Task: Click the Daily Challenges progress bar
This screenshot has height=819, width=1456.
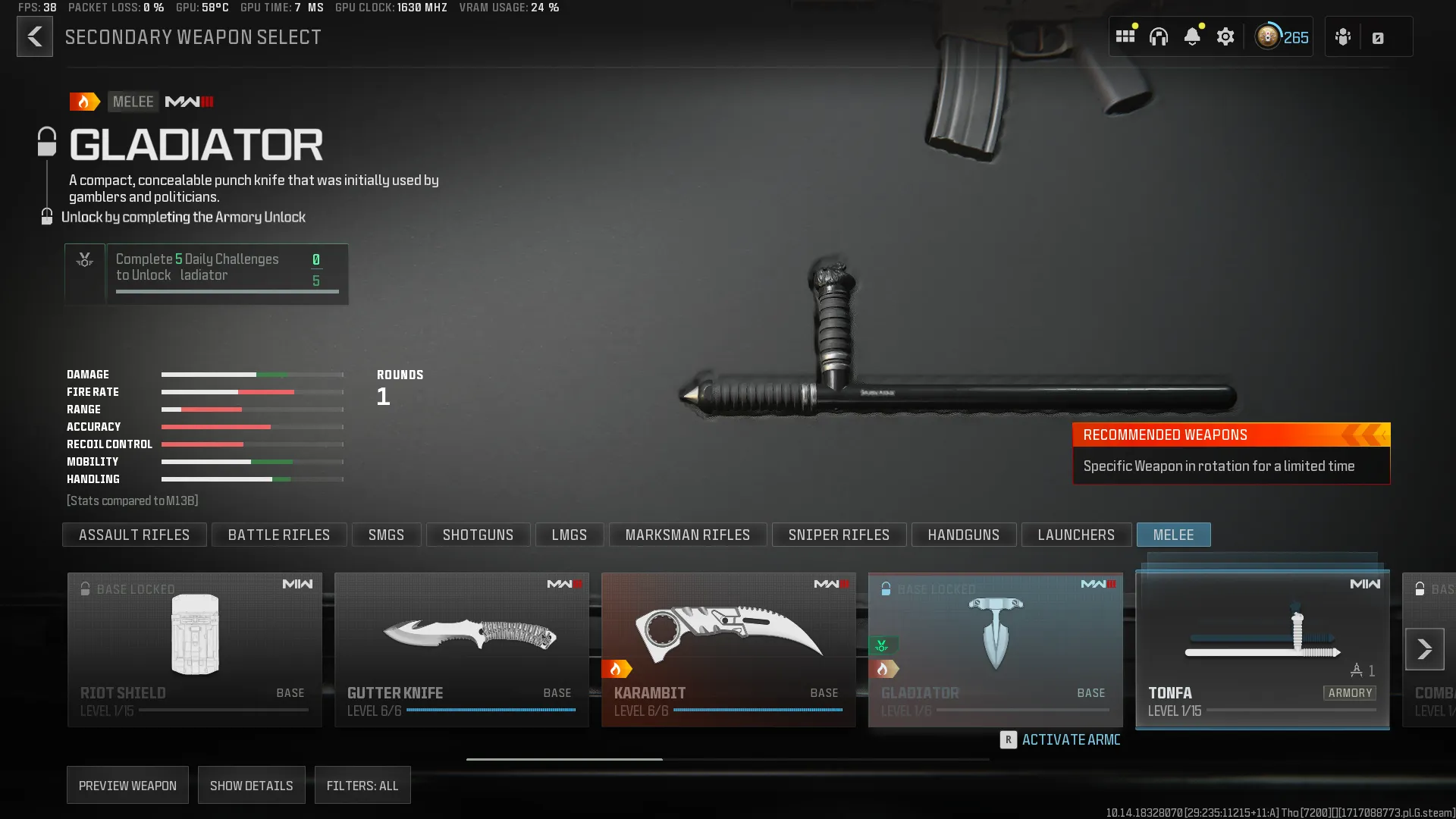Action: tap(227, 290)
